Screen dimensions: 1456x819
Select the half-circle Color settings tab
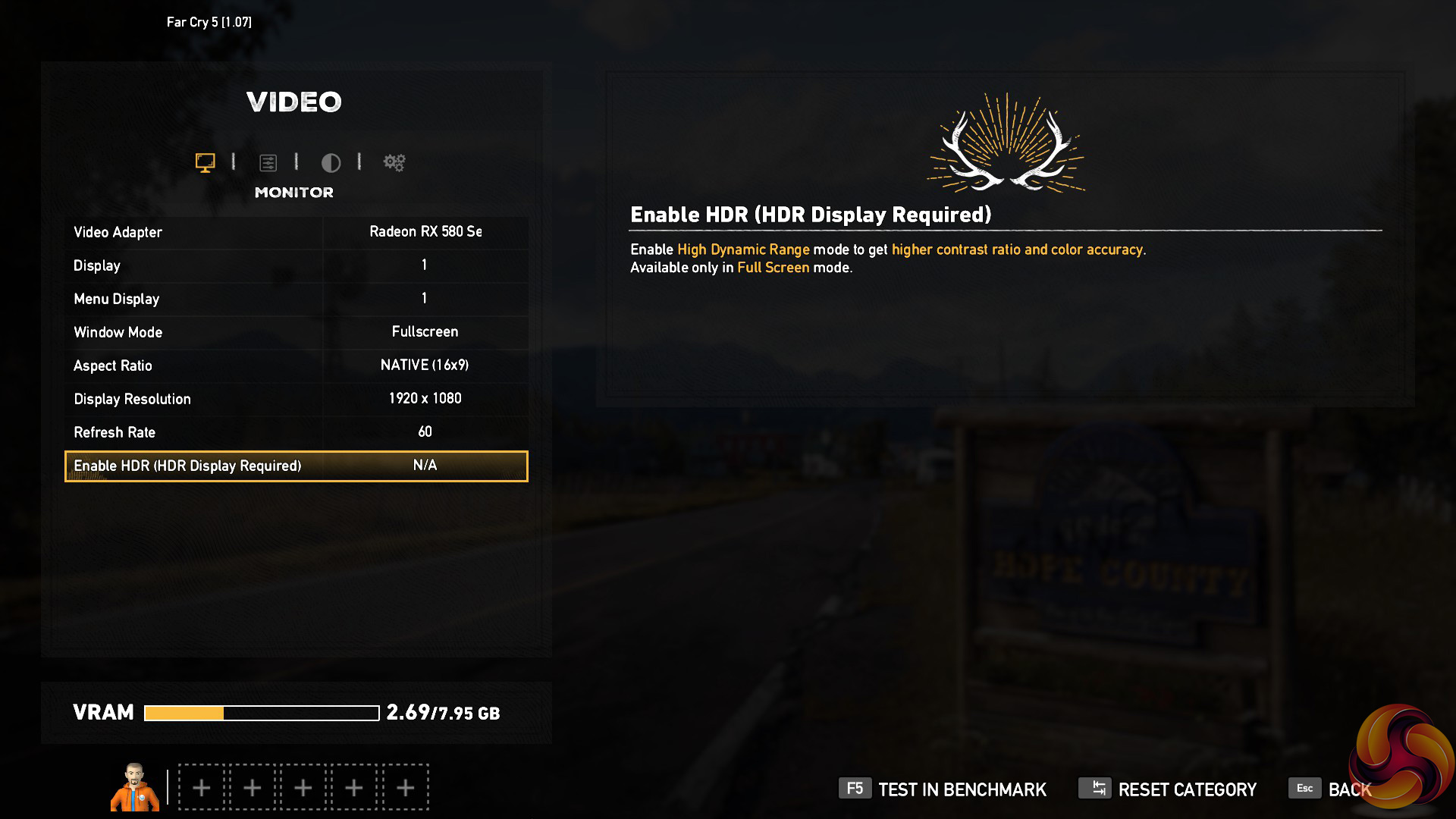[x=331, y=162]
